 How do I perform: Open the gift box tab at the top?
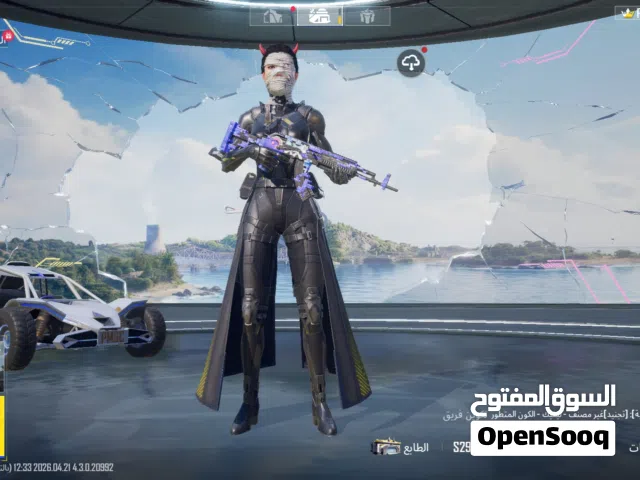(x=367, y=16)
